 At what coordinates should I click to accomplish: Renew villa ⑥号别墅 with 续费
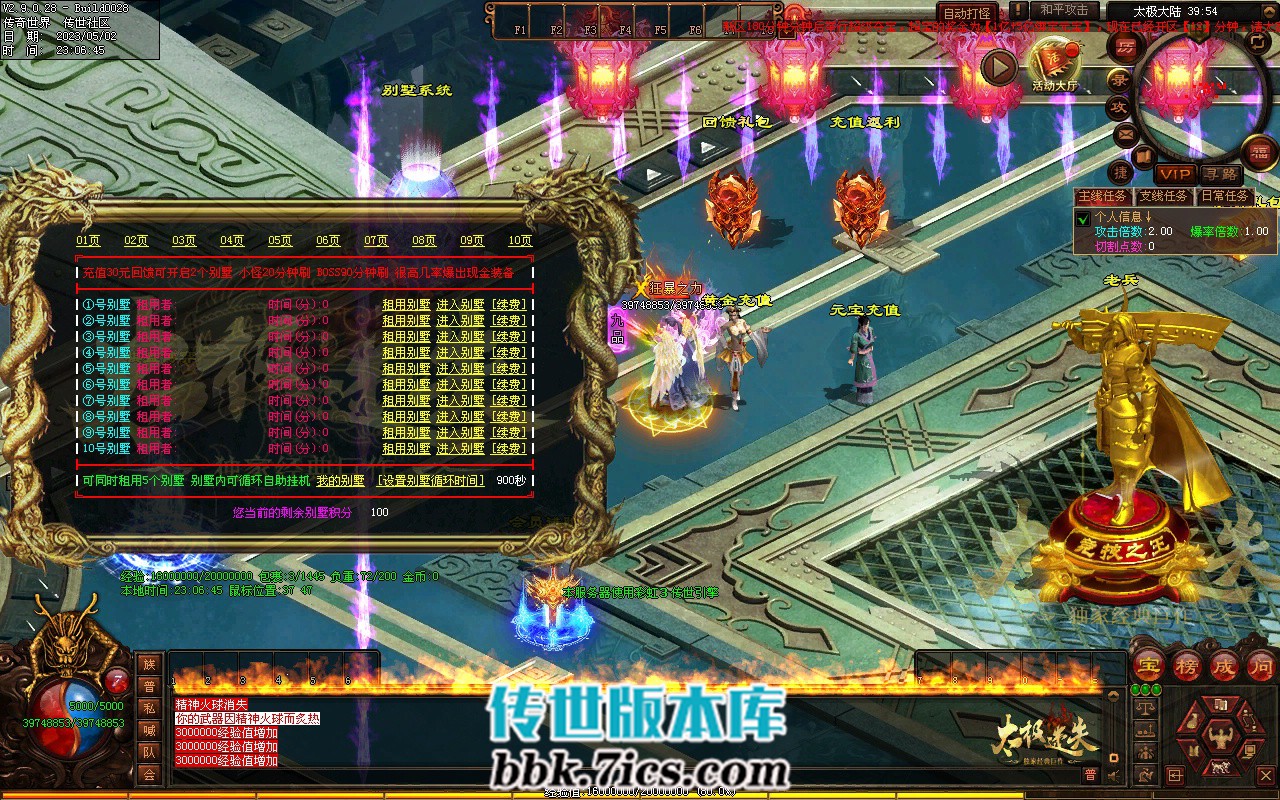(508, 385)
